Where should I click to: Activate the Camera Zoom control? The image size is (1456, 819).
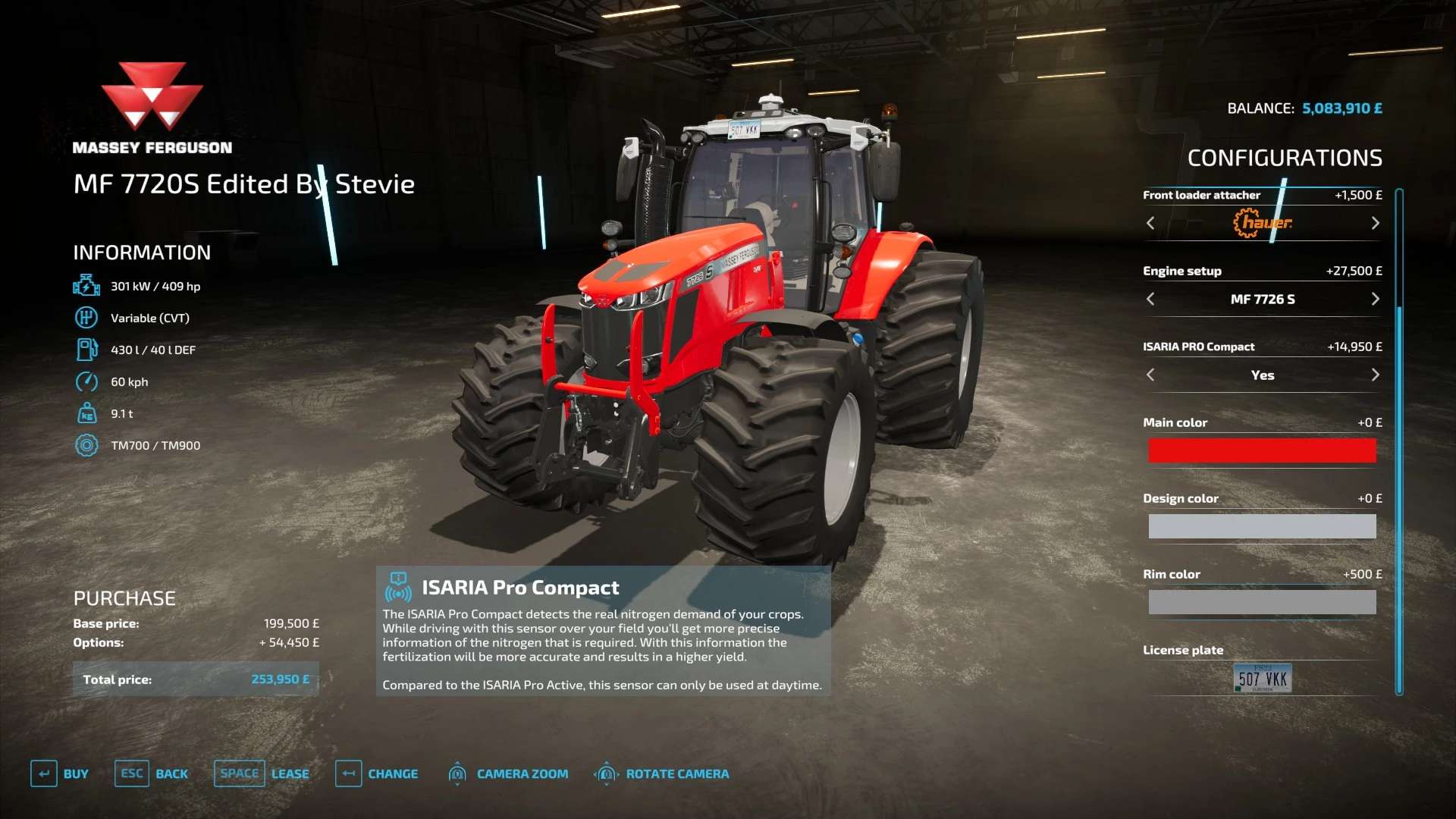tap(508, 773)
